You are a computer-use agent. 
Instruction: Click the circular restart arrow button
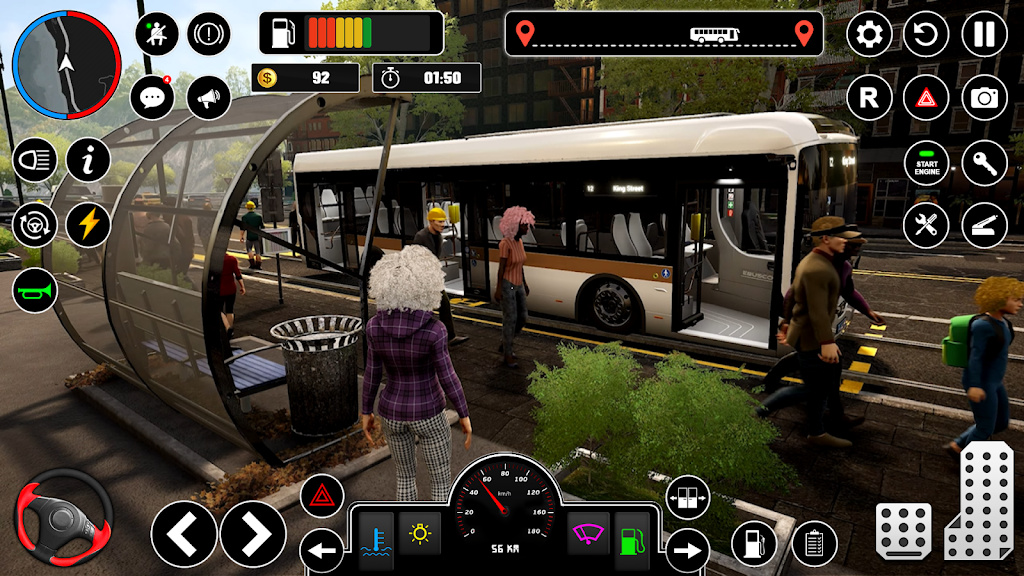(x=926, y=35)
